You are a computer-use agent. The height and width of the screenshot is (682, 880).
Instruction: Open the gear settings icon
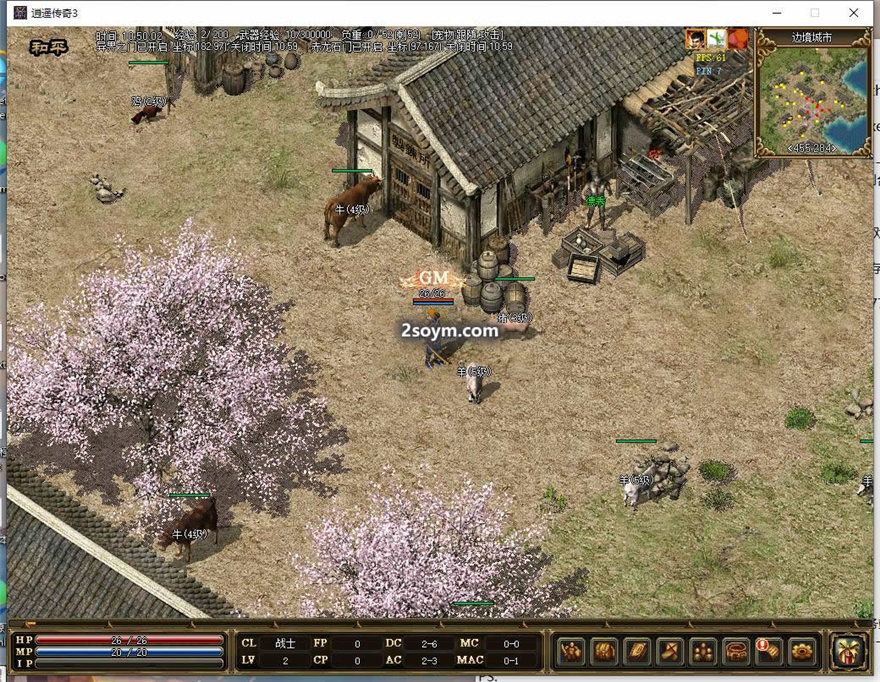[x=802, y=651]
